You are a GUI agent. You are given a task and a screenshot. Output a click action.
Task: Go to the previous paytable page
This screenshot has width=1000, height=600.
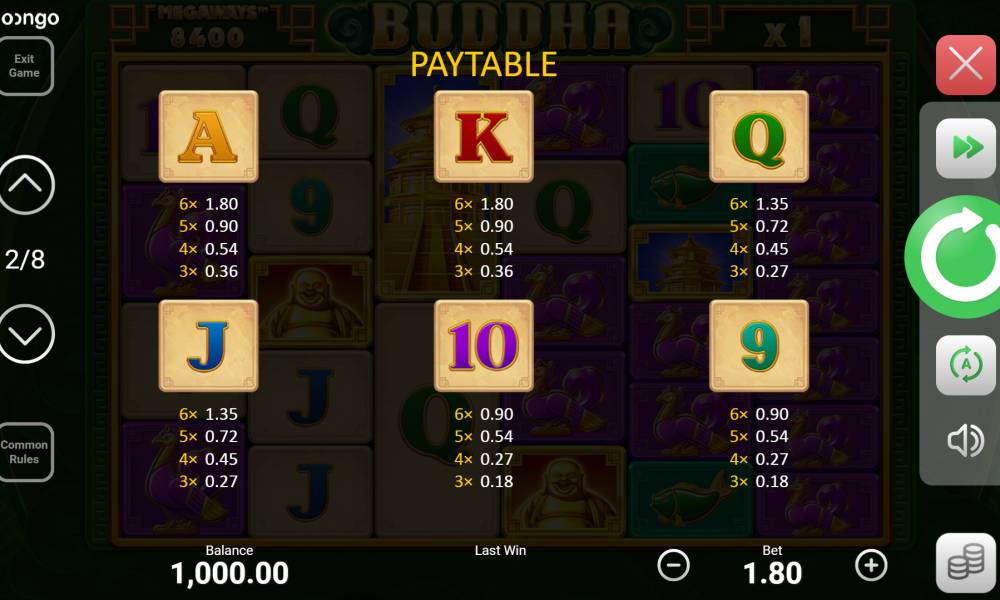point(25,185)
